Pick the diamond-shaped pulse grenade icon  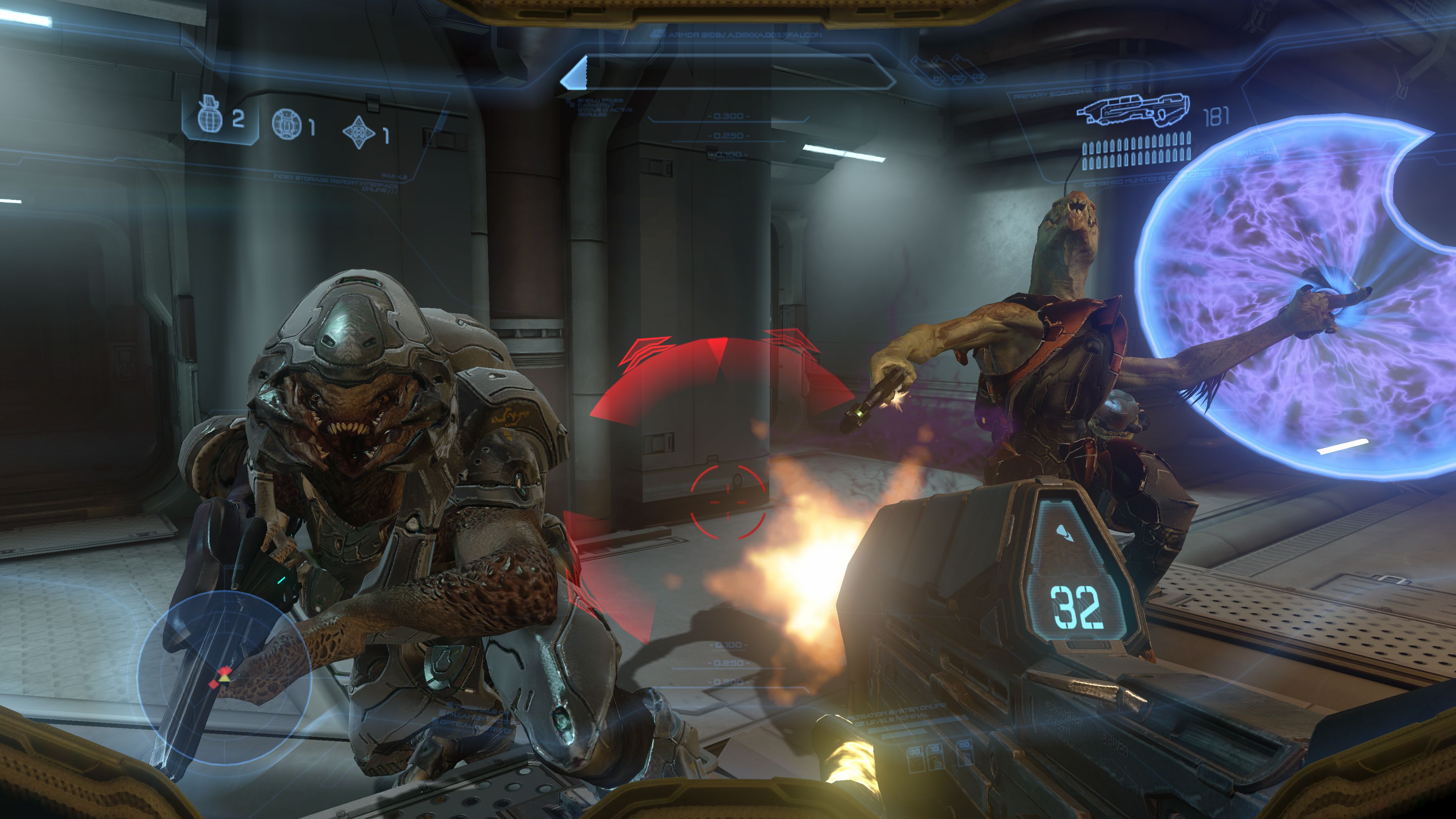click(x=358, y=133)
